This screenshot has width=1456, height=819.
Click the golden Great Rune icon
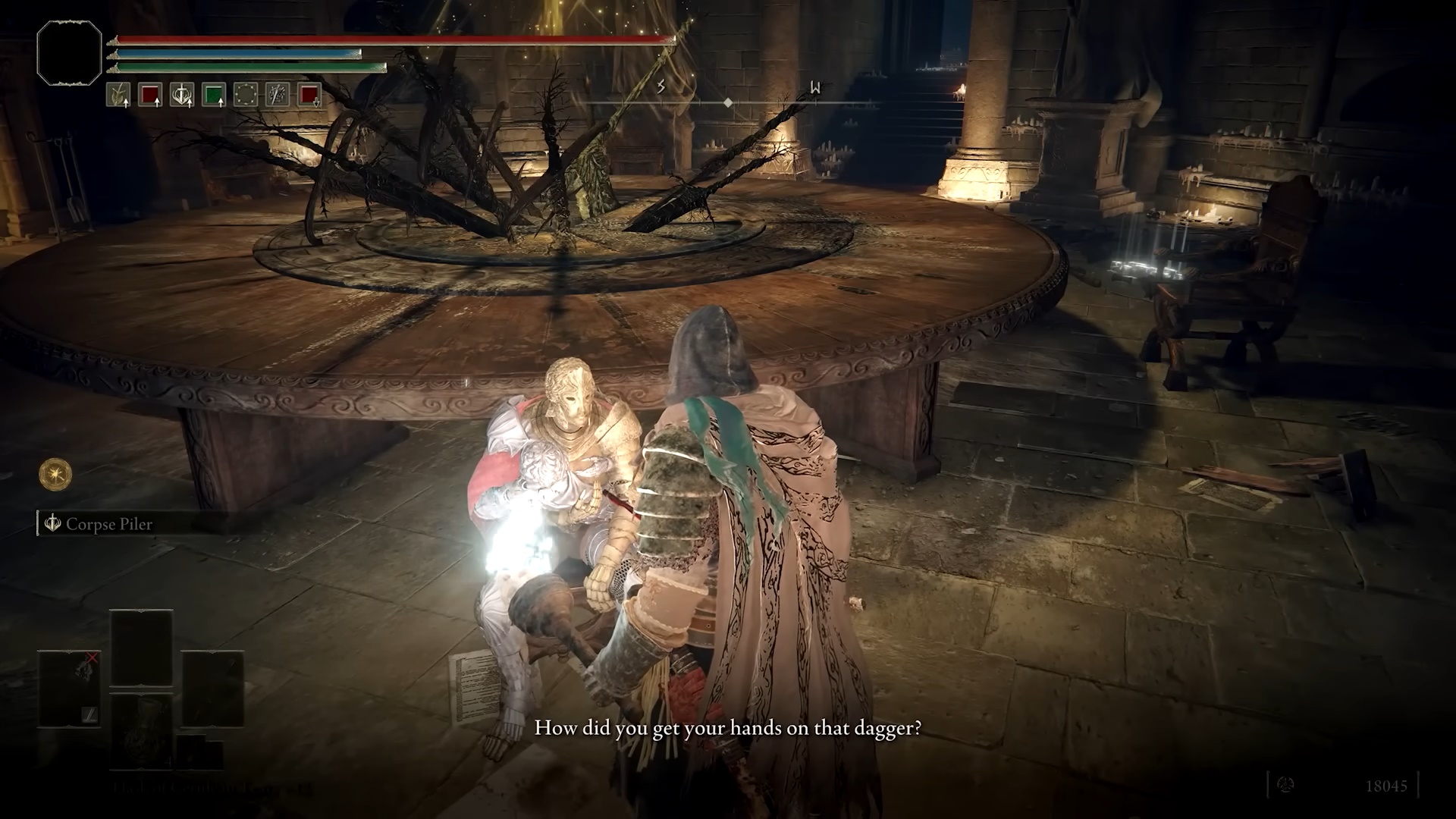coord(55,475)
